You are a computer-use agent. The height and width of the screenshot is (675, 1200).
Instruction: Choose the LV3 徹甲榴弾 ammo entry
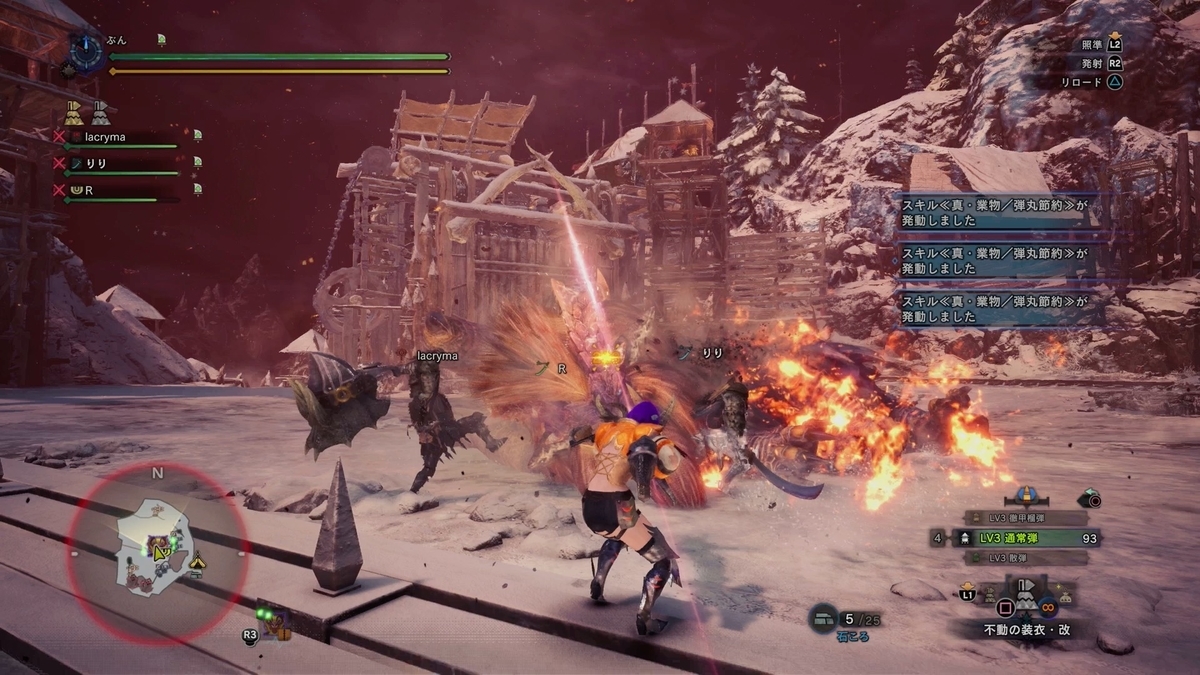tap(1024, 518)
